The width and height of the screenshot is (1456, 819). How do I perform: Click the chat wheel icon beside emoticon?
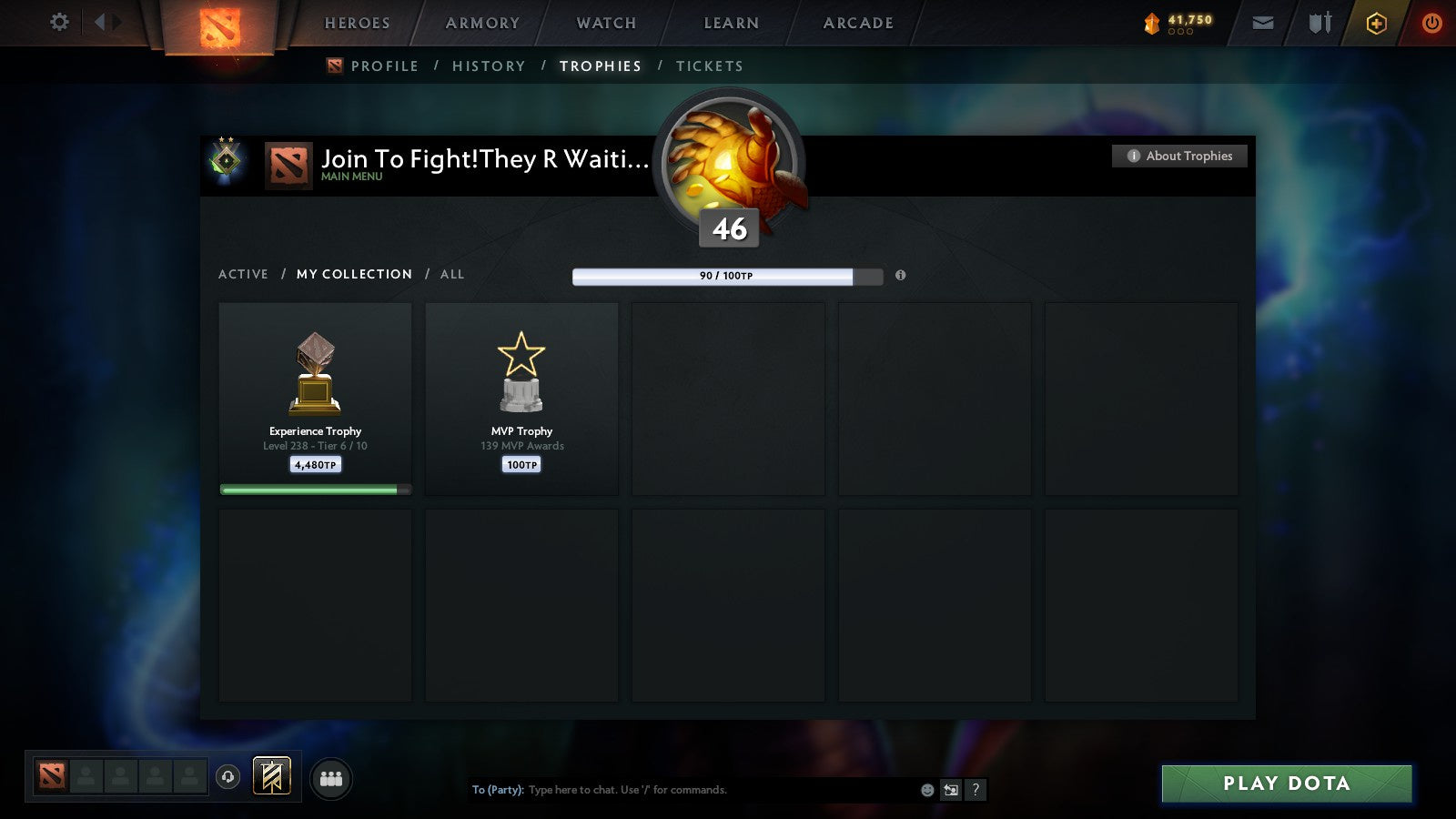950,790
